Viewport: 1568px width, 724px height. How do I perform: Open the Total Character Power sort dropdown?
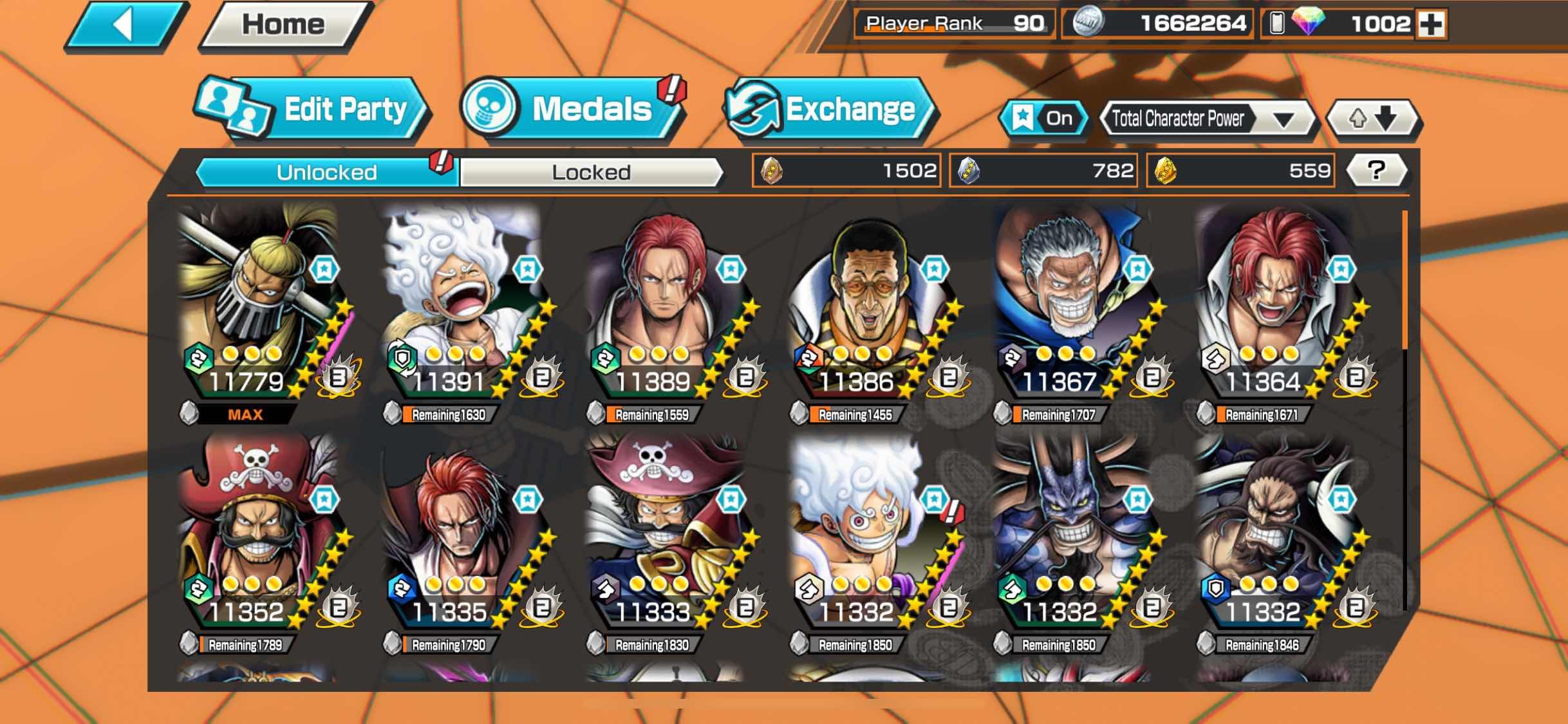coord(1206,119)
